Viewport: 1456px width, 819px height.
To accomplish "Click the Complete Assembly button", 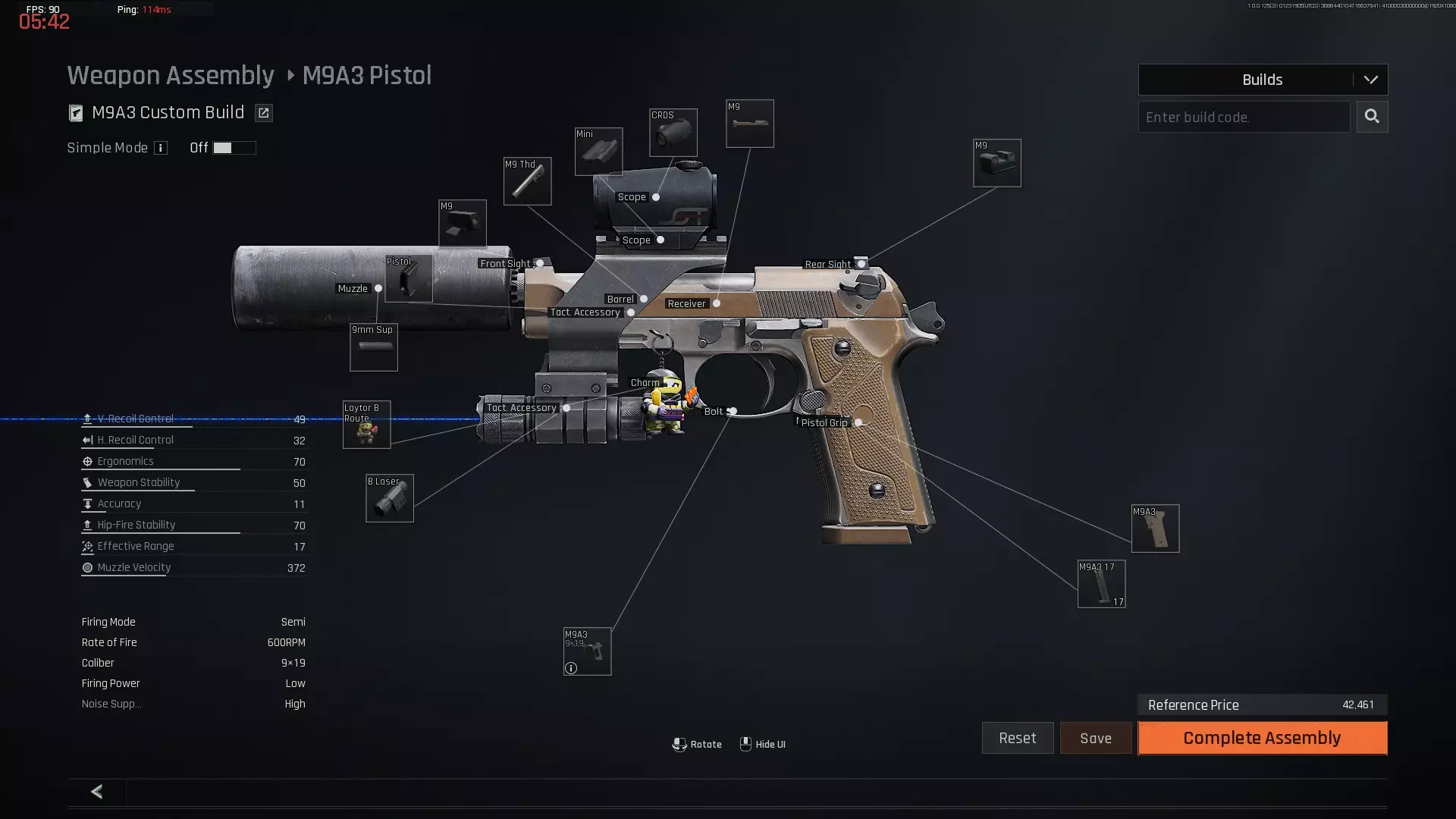I will tap(1262, 738).
